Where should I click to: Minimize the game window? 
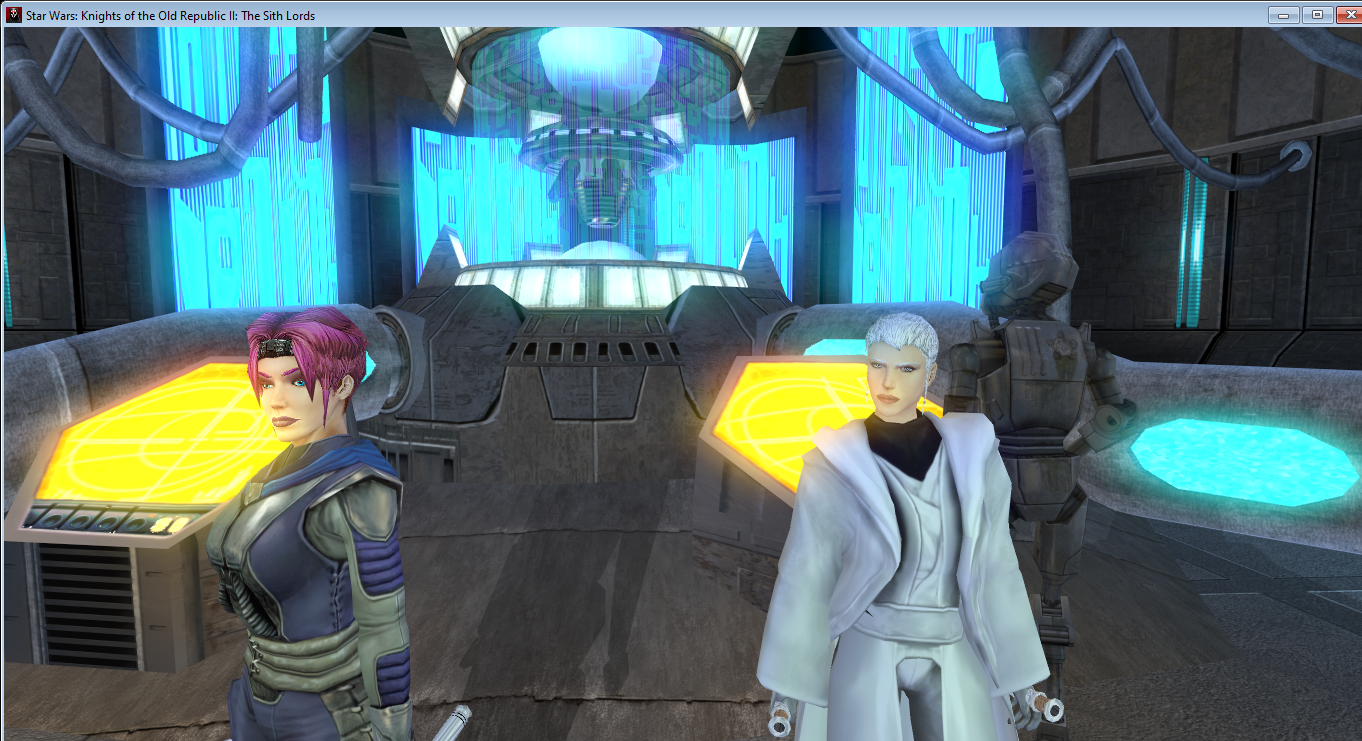[x=1283, y=15]
